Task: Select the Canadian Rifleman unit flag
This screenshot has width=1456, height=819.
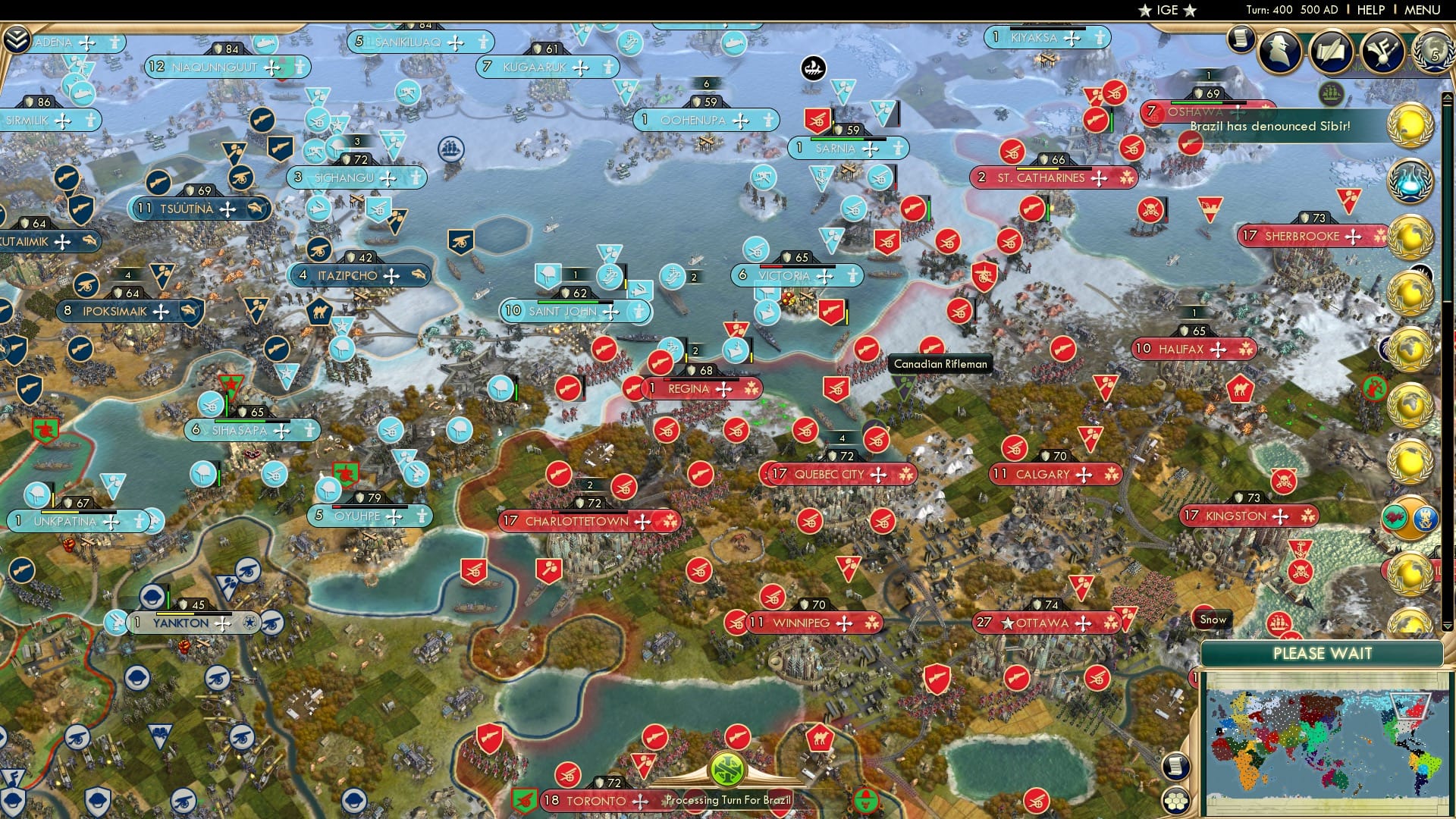Action: click(x=931, y=347)
